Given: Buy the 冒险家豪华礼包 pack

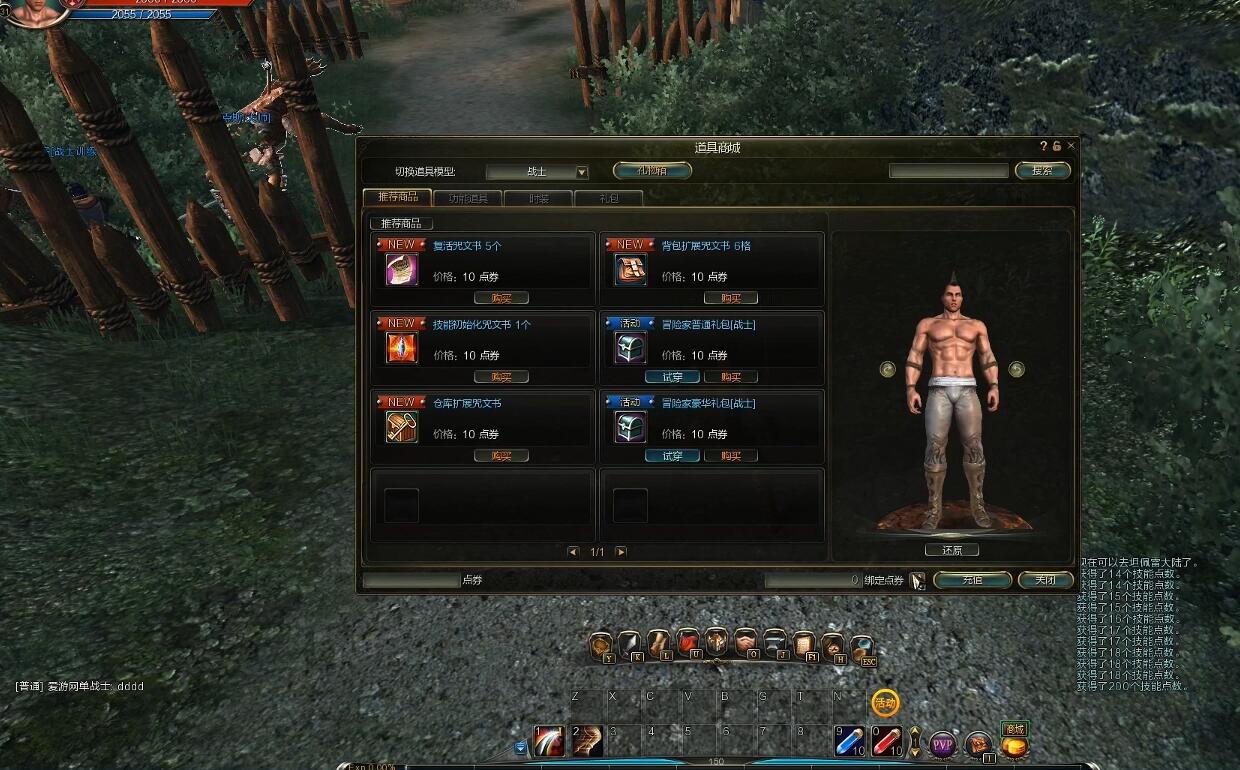Looking at the screenshot, I should pyautogui.click(x=730, y=456).
